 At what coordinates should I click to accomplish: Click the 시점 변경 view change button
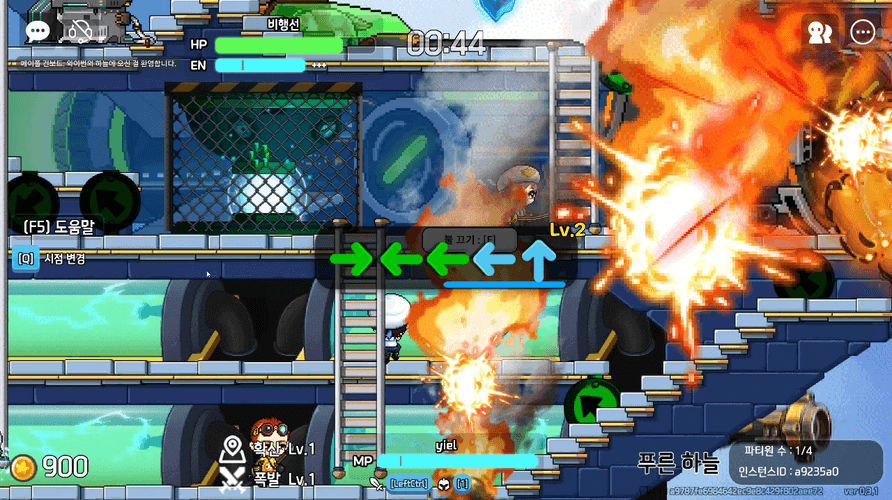(x=52, y=259)
